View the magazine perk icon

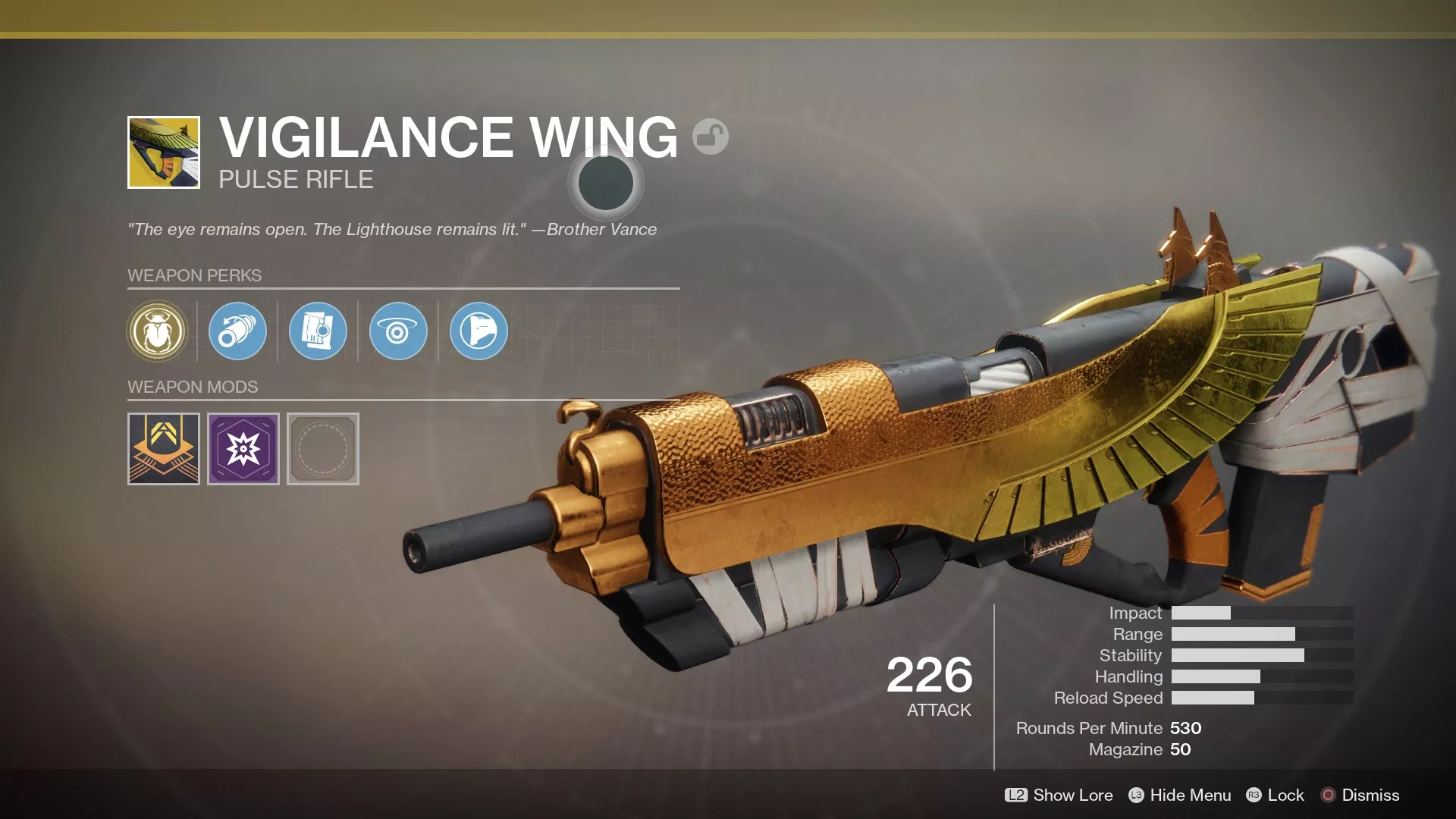click(318, 331)
